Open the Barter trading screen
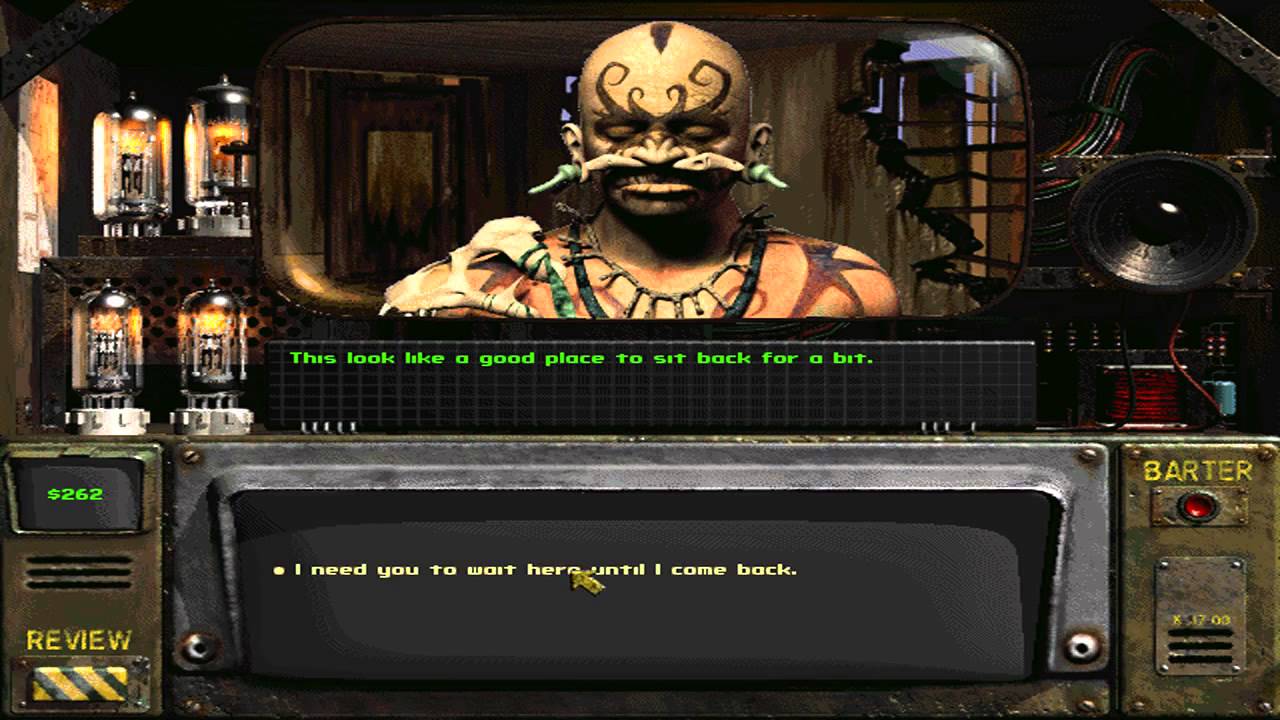Screen dimensions: 1280x720 click(x=1196, y=506)
